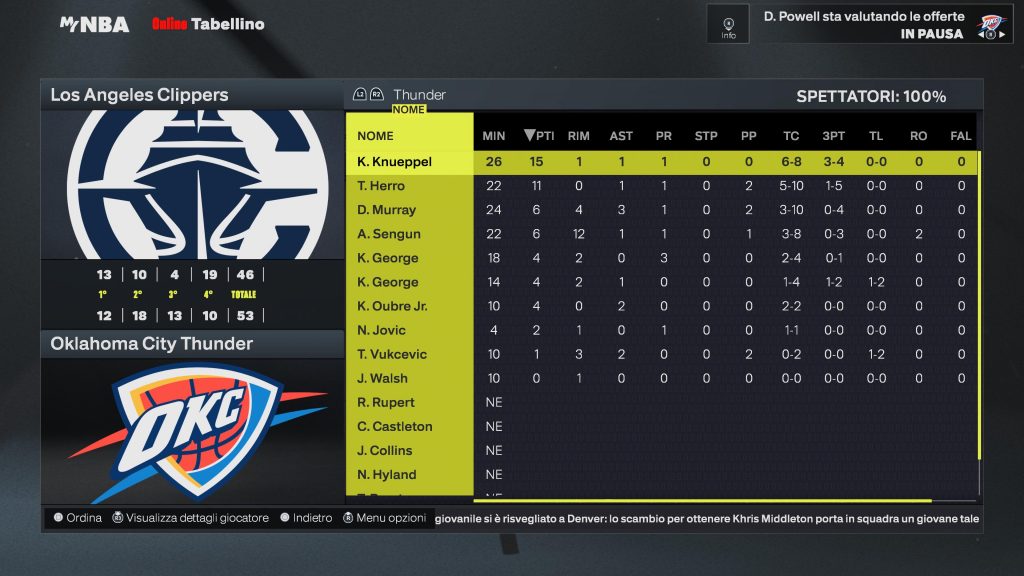The height and width of the screenshot is (576, 1024).
Task: Choose C. Castleton from the roster
Action: click(x=395, y=426)
